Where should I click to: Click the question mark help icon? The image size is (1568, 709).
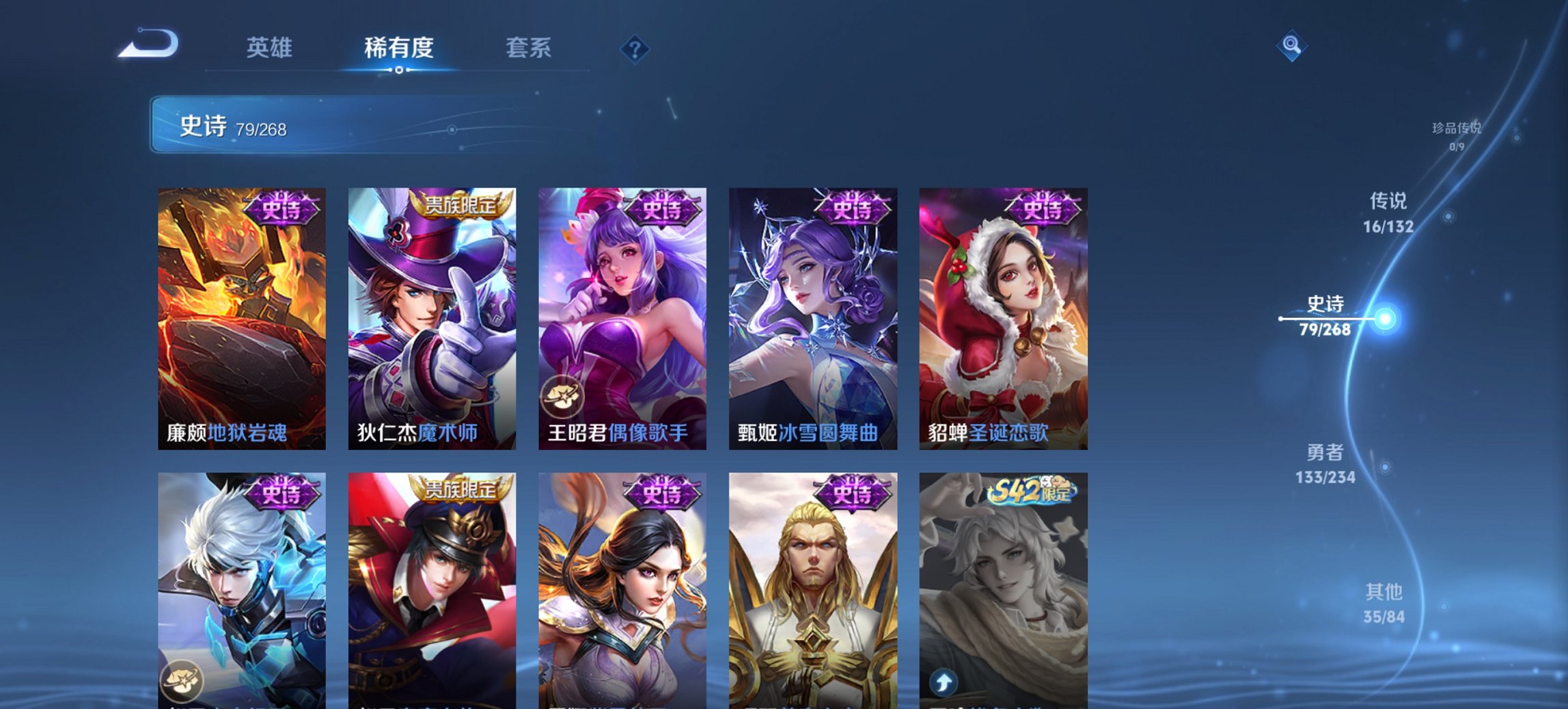[635, 49]
